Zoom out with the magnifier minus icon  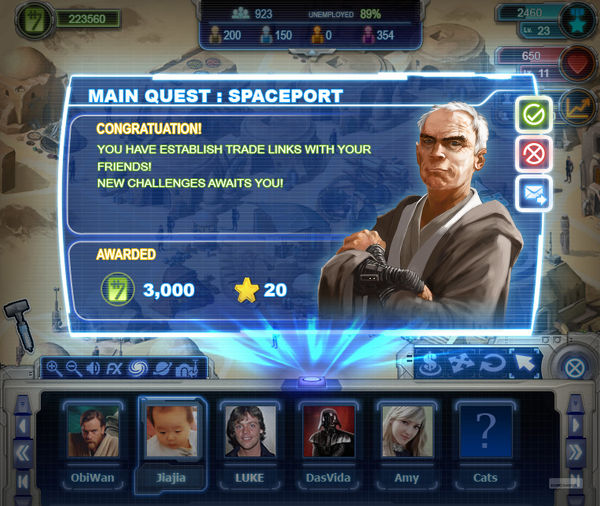(73, 369)
